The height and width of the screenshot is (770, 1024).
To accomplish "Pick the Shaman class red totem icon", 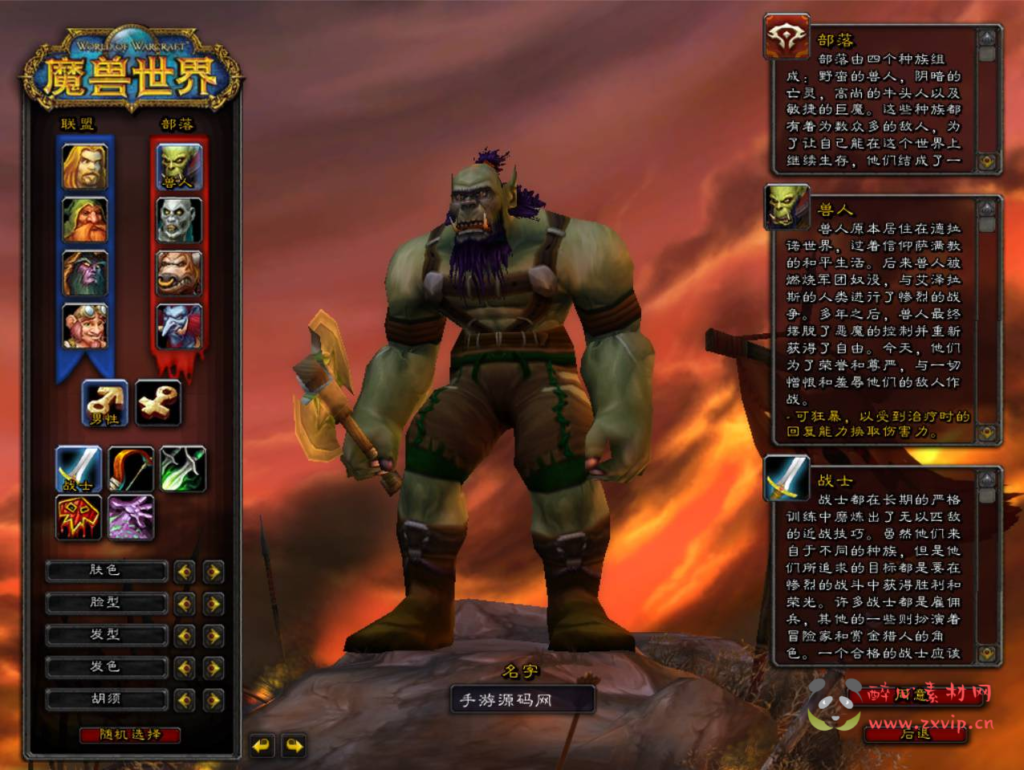I will [79, 518].
